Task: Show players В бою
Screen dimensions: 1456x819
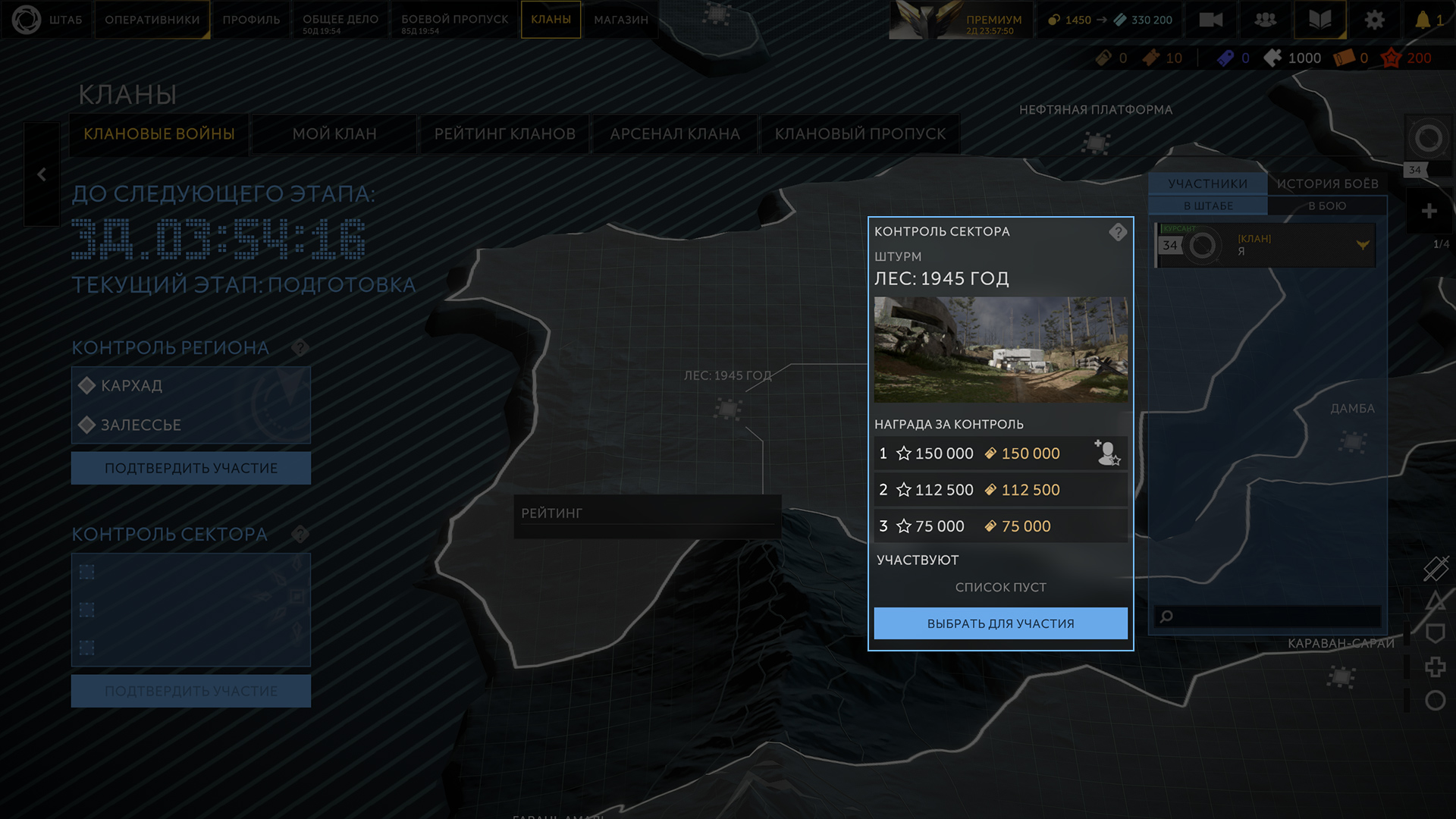Action: tap(1327, 206)
